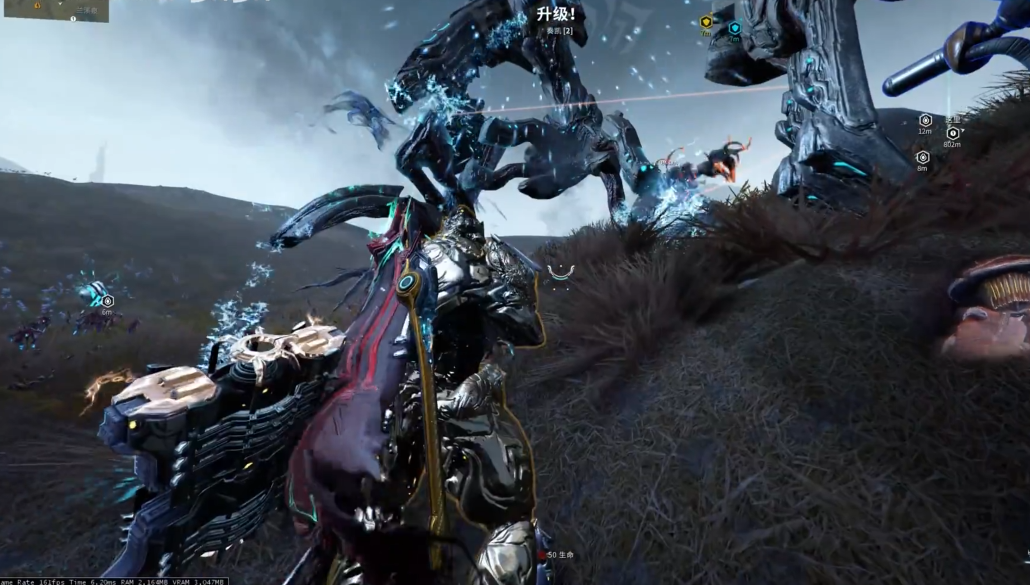
Task: Open the minimap in the corner
Action: pyautogui.click(x=55, y=10)
